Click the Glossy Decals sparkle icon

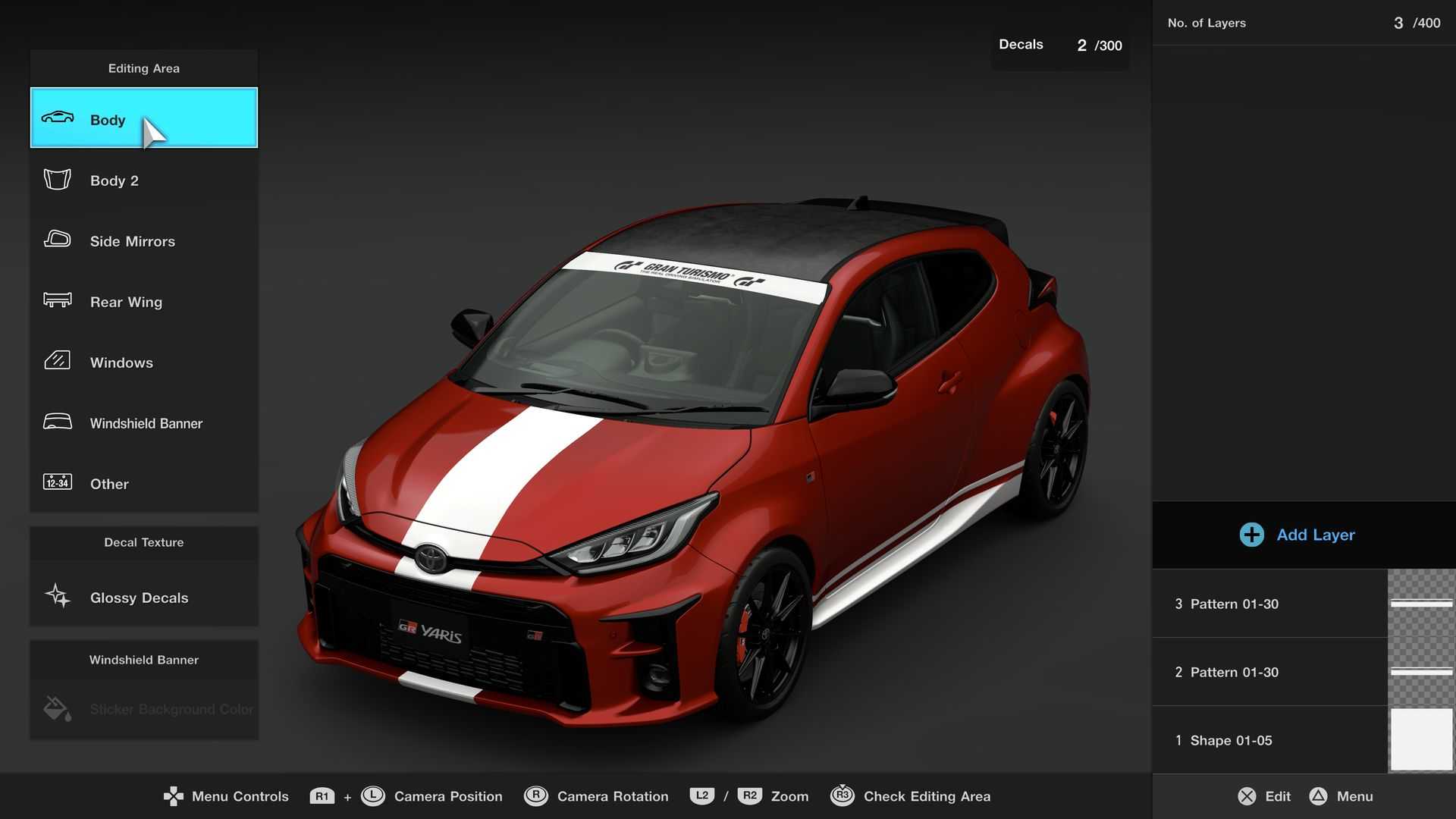[x=56, y=597]
